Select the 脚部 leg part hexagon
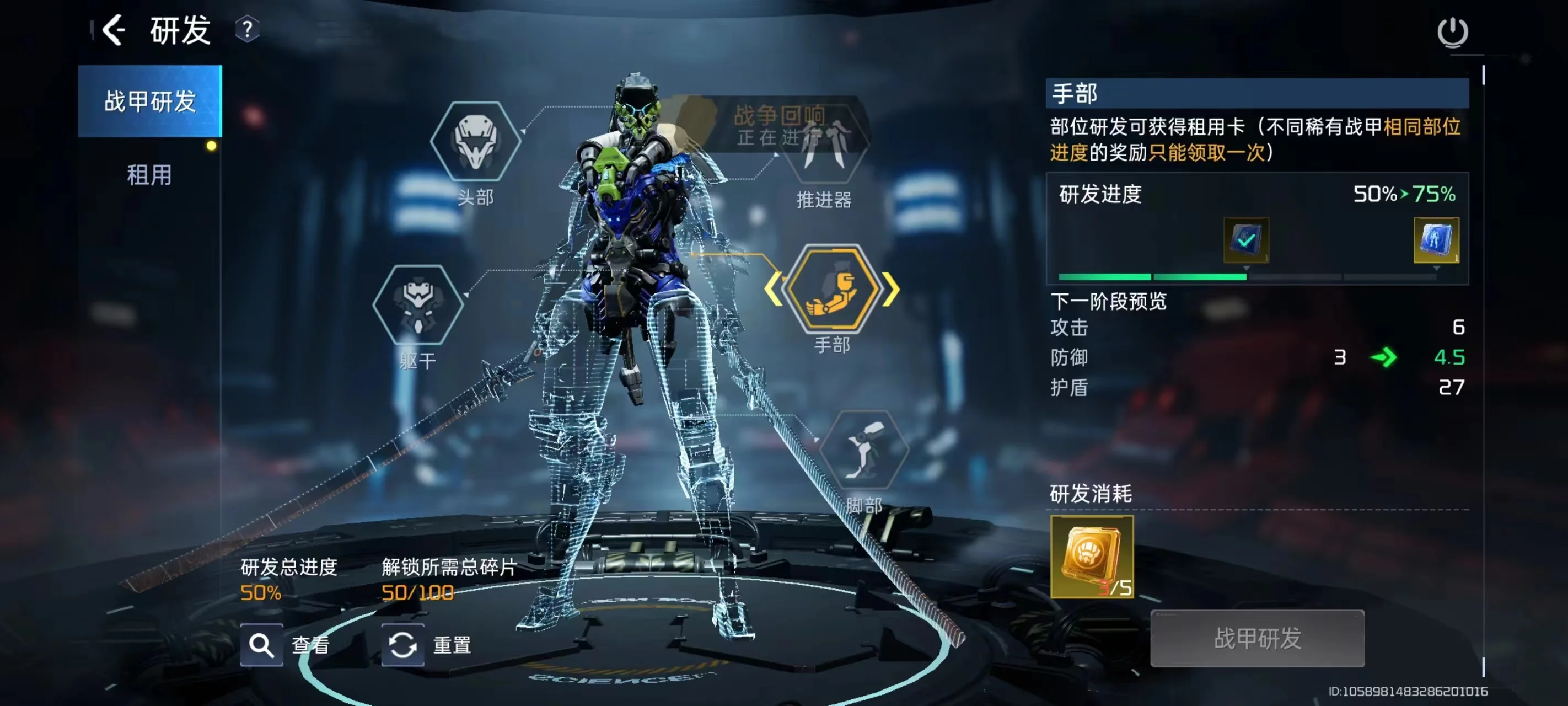 864,450
